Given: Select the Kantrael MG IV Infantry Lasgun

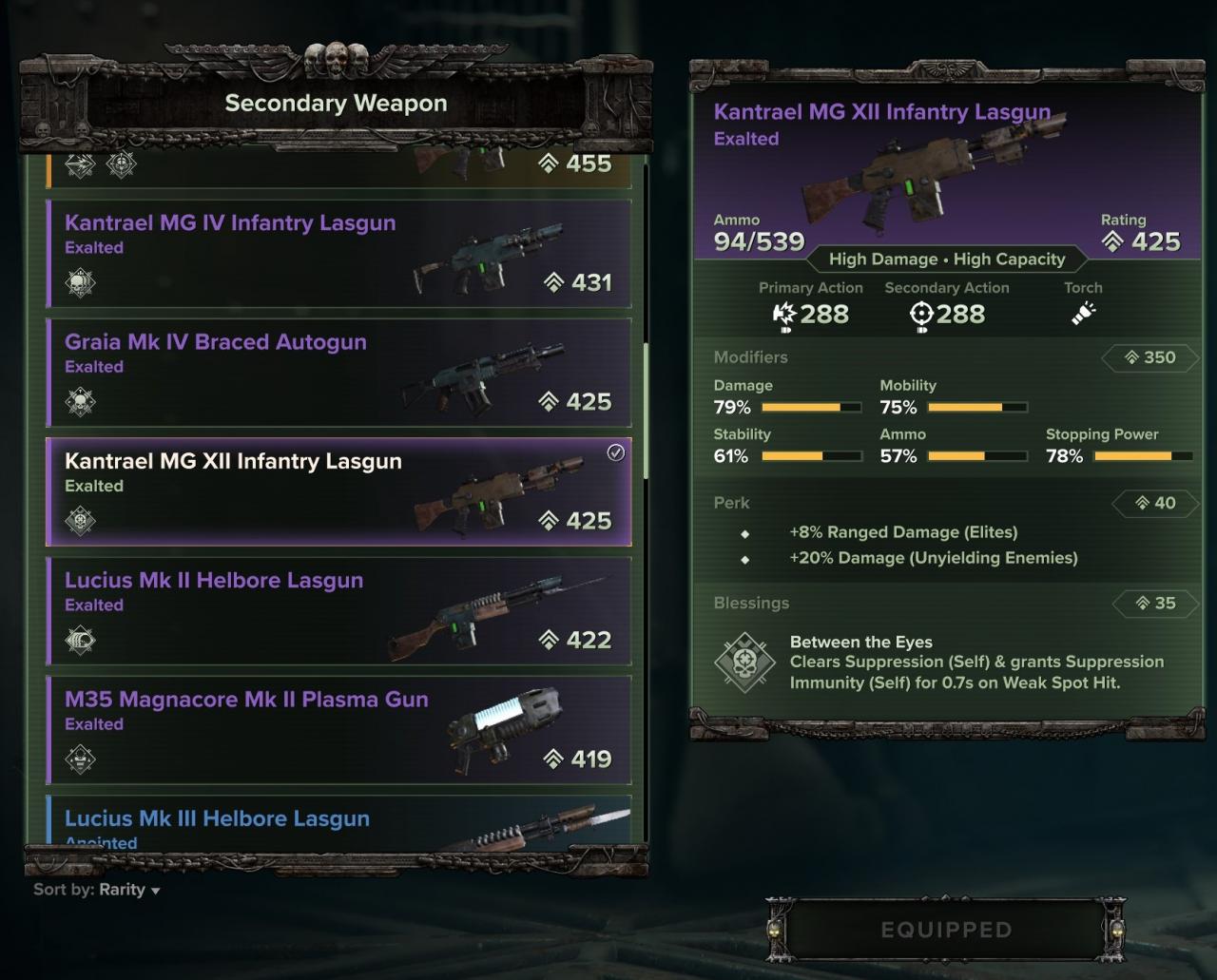Looking at the screenshot, I should point(338,253).
